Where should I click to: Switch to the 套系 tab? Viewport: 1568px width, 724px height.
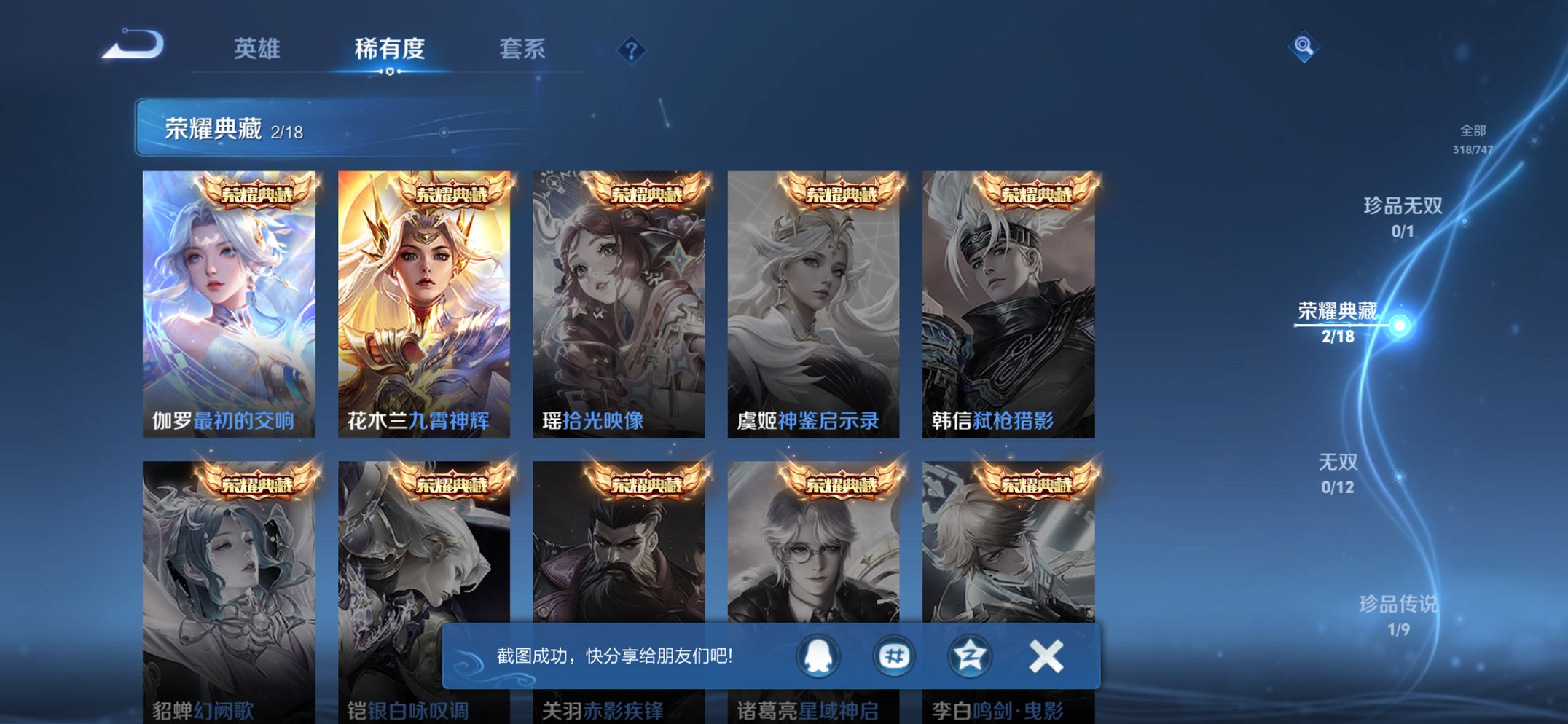(x=523, y=49)
